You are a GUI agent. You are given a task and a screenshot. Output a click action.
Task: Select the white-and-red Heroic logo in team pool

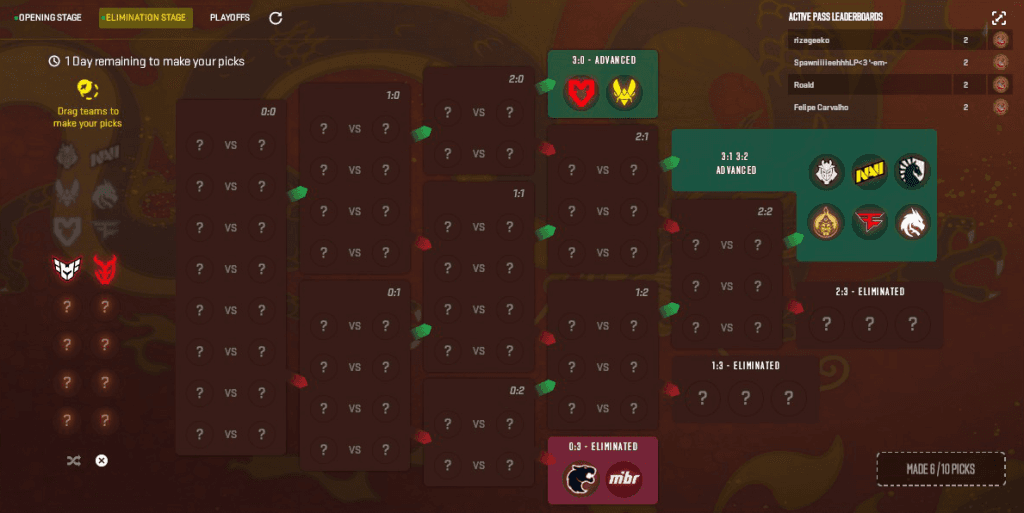click(x=67, y=268)
